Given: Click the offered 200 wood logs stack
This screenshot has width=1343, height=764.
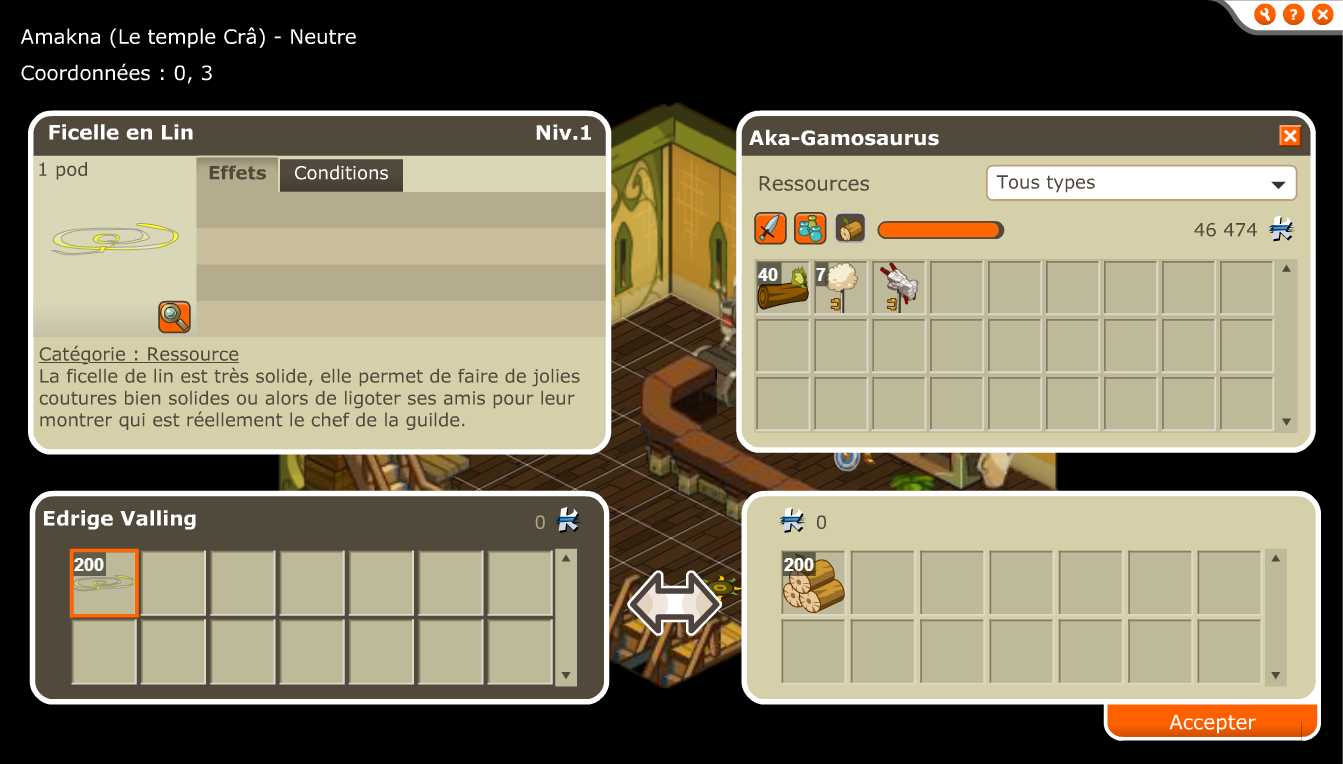Looking at the screenshot, I should point(813,582).
